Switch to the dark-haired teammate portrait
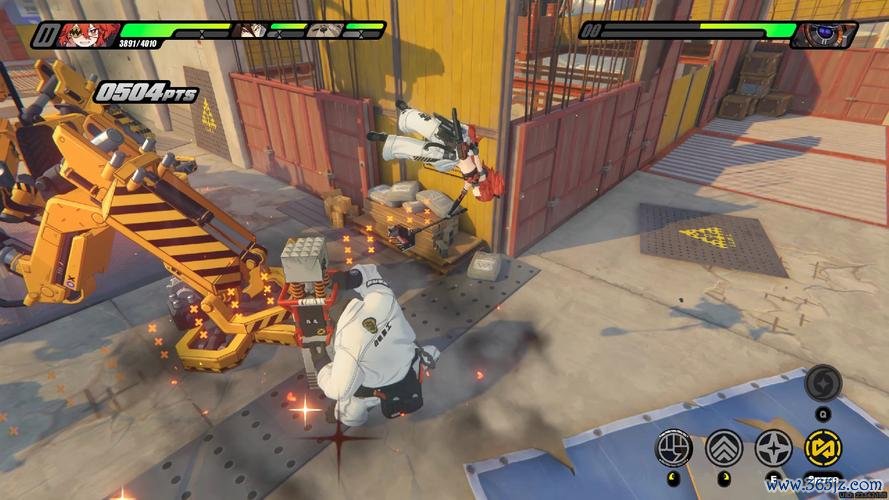This screenshot has height=500, width=889. (250, 30)
